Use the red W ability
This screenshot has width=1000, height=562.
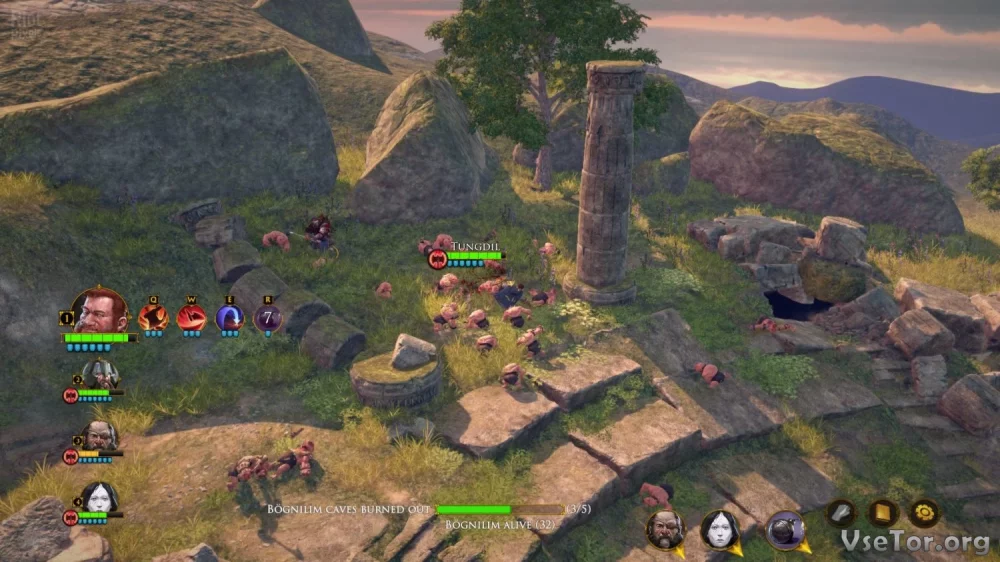(x=191, y=317)
